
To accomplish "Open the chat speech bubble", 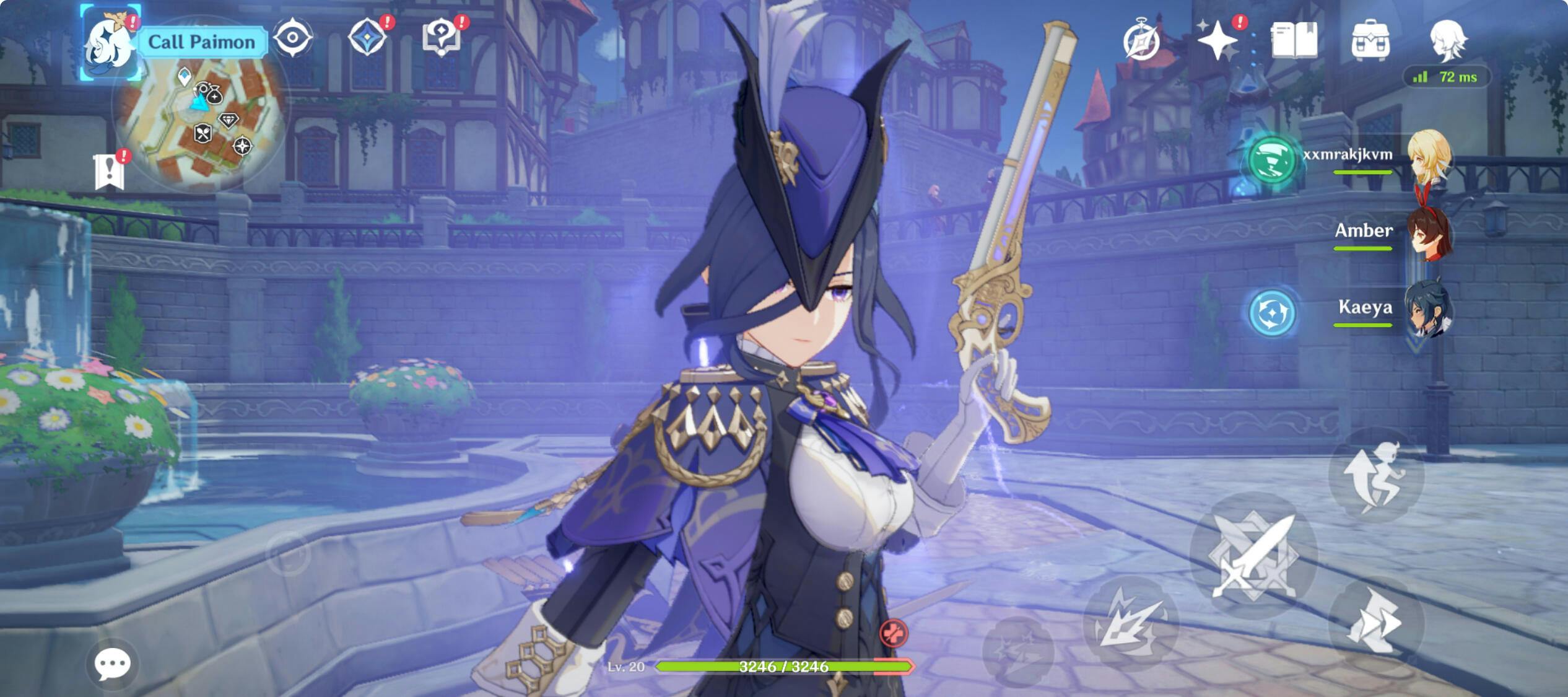I will point(112,664).
